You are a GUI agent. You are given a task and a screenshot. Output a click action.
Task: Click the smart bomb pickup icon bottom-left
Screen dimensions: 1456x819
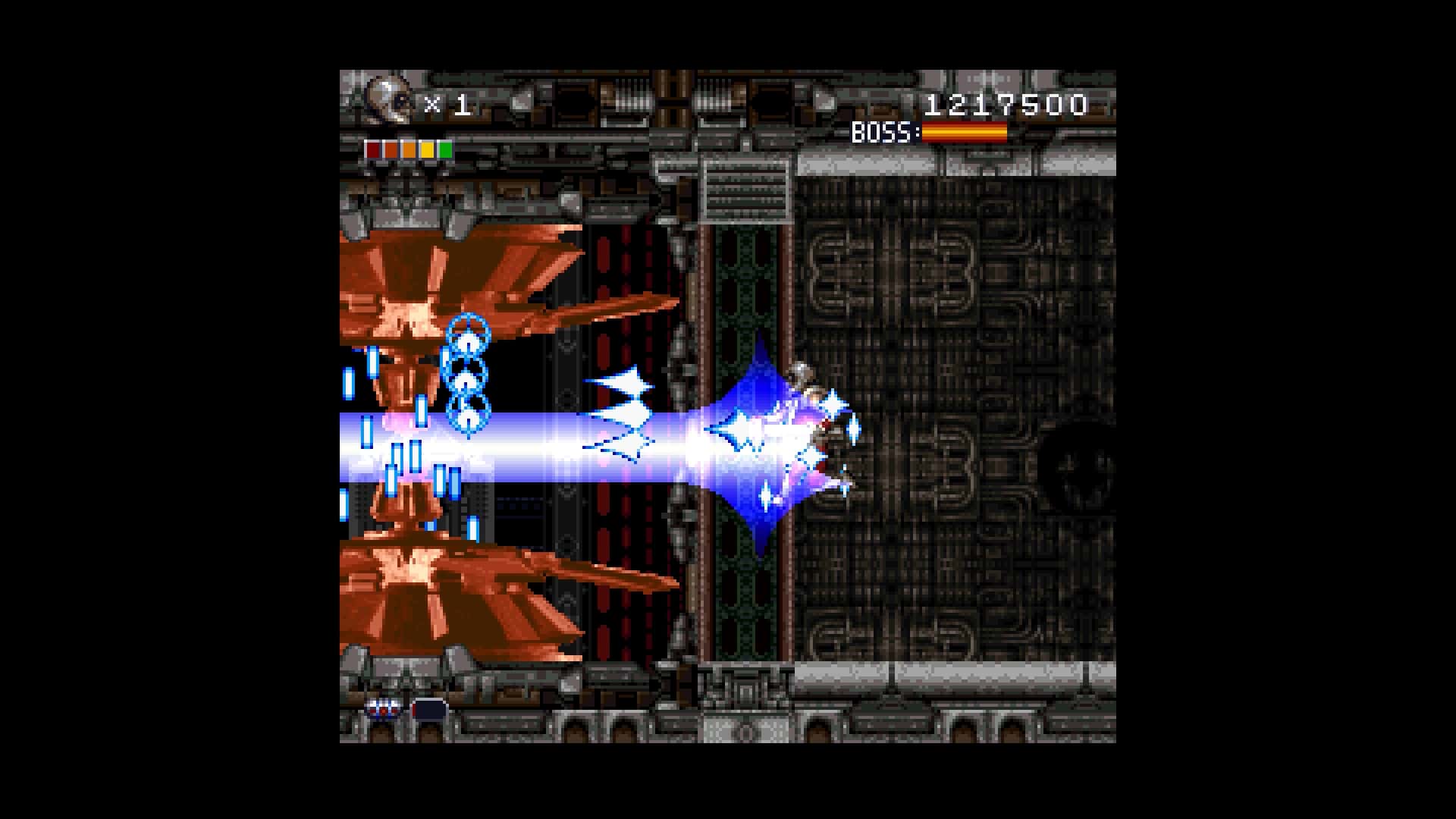coord(385,710)
